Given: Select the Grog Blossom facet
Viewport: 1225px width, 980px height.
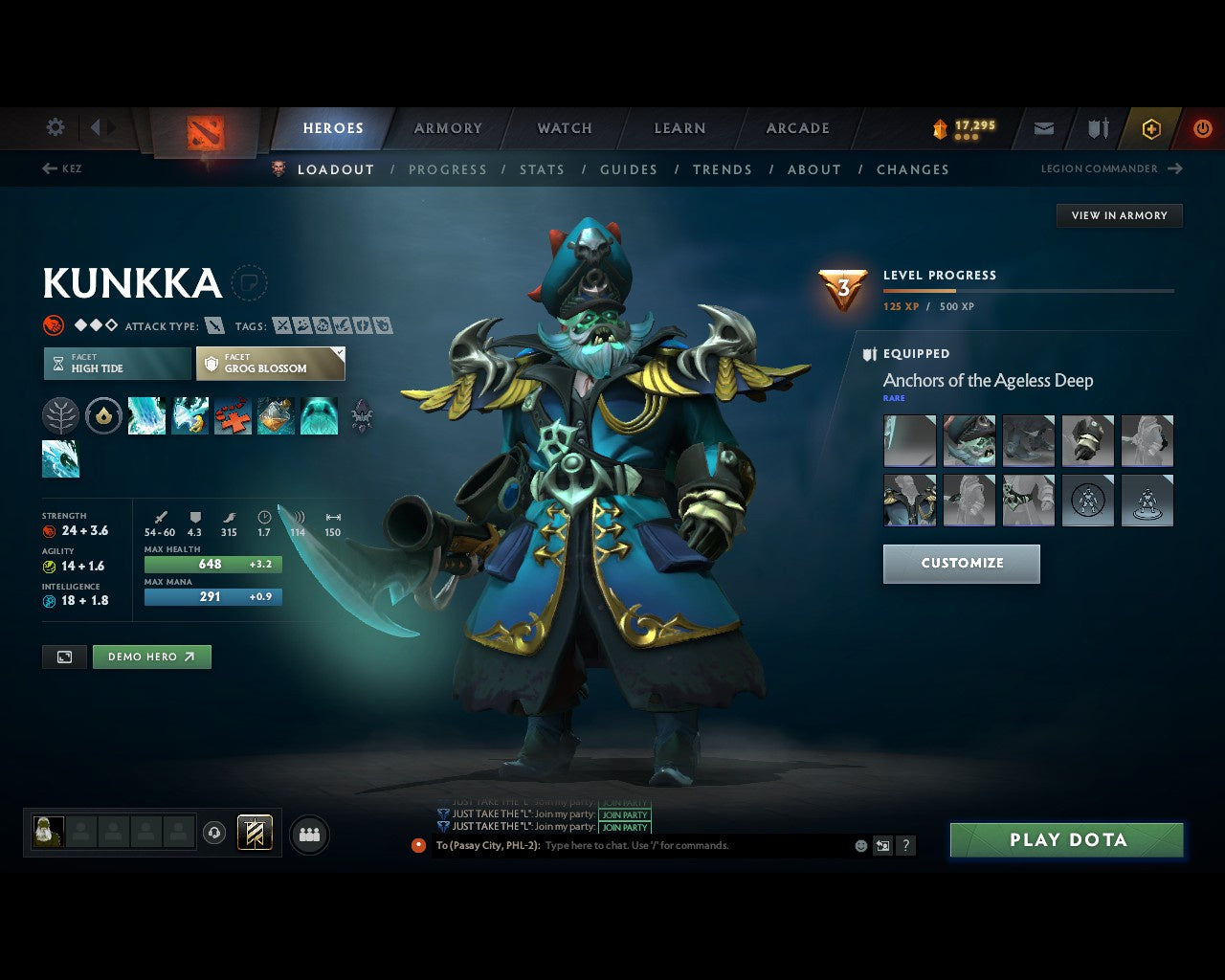Looking at the screenshot, I should 271,364.
